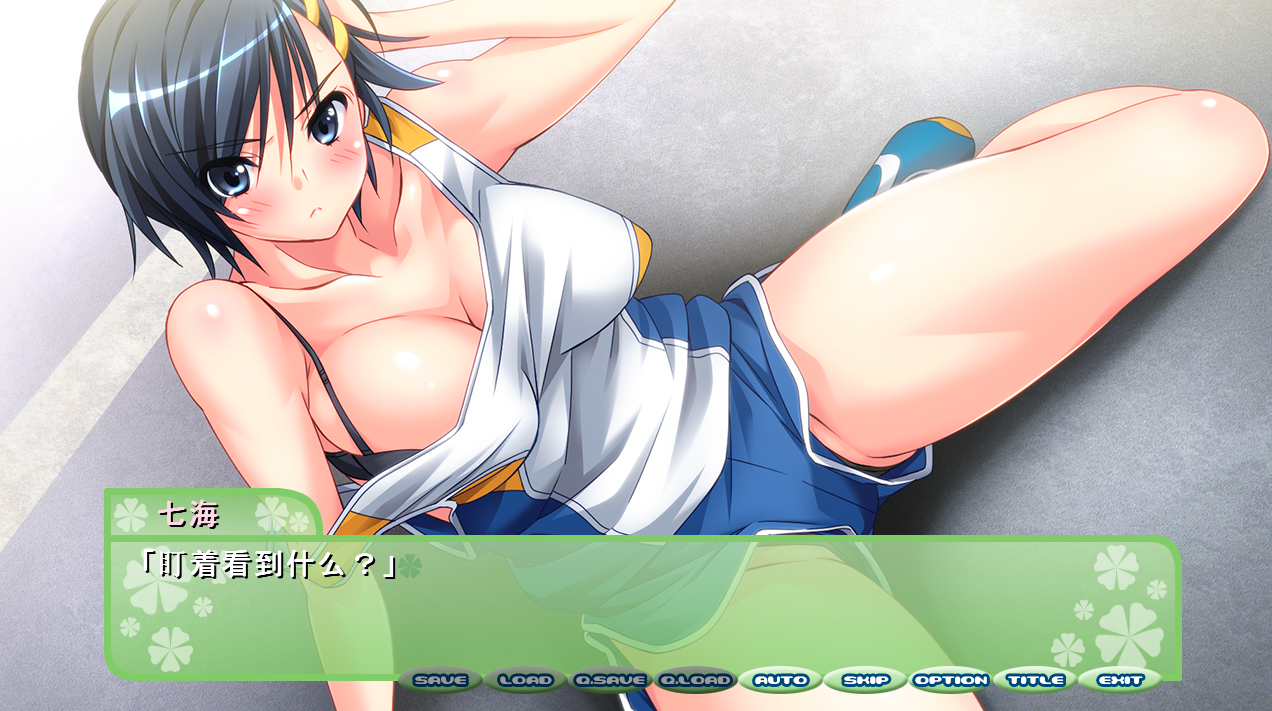
Task: Toggle AUTO text advance mode
Action: pyautogui.click(x=781, y=681)
